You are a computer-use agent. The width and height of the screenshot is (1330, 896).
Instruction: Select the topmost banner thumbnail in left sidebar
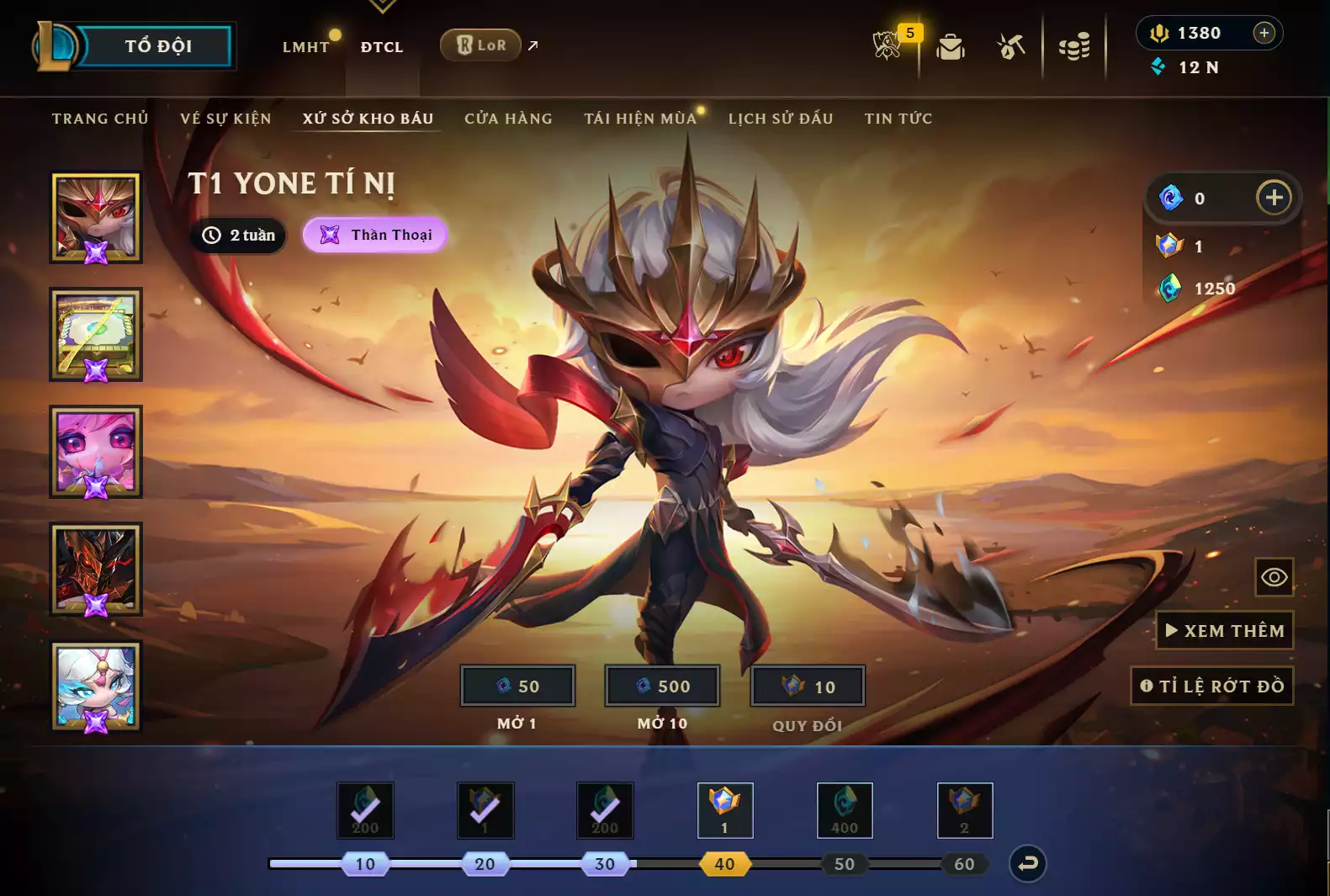95,217
